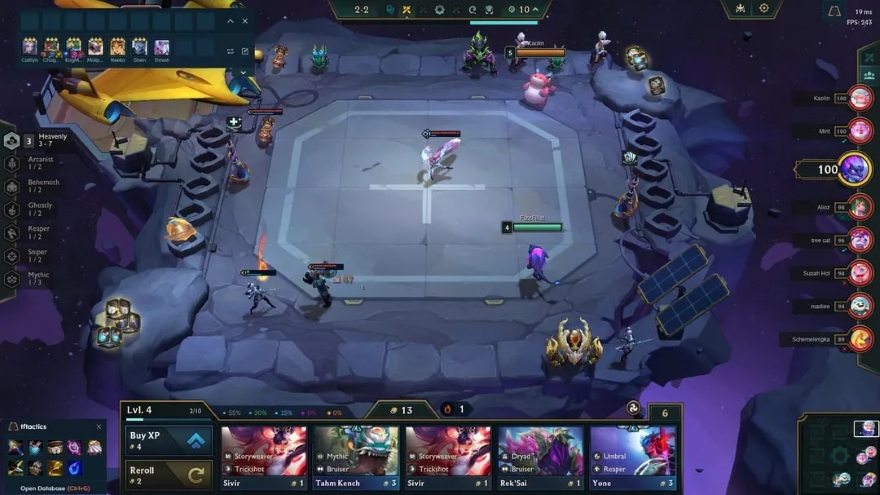This screenshot has width=880, height=495.
Task: Buy the Yone champion card
Action: click(632, 457)
